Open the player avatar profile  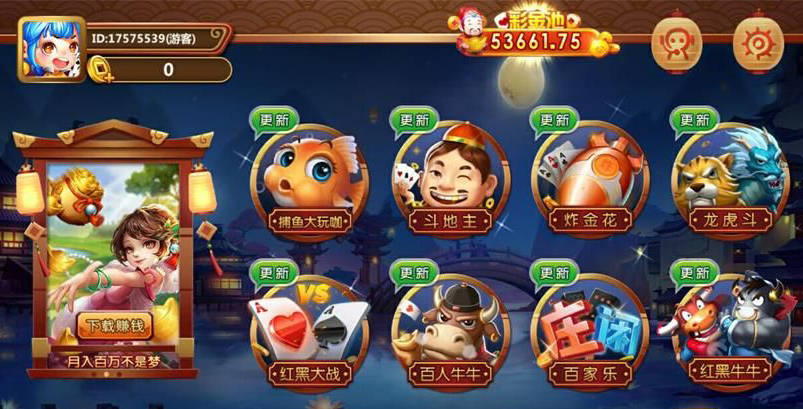click(50, 50)
